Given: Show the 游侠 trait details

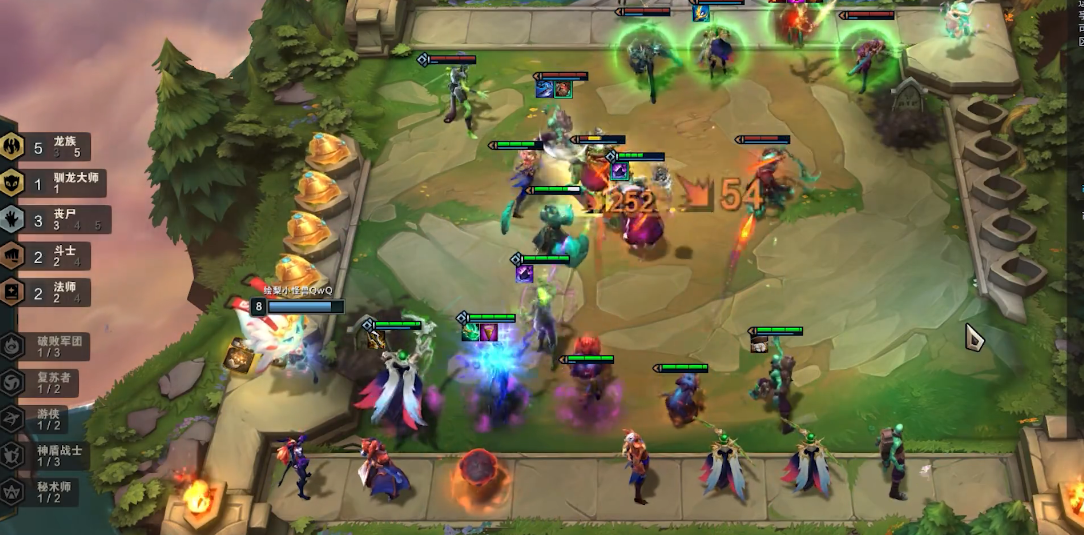Looking at the screenshot, I should [x=50, y=419].
